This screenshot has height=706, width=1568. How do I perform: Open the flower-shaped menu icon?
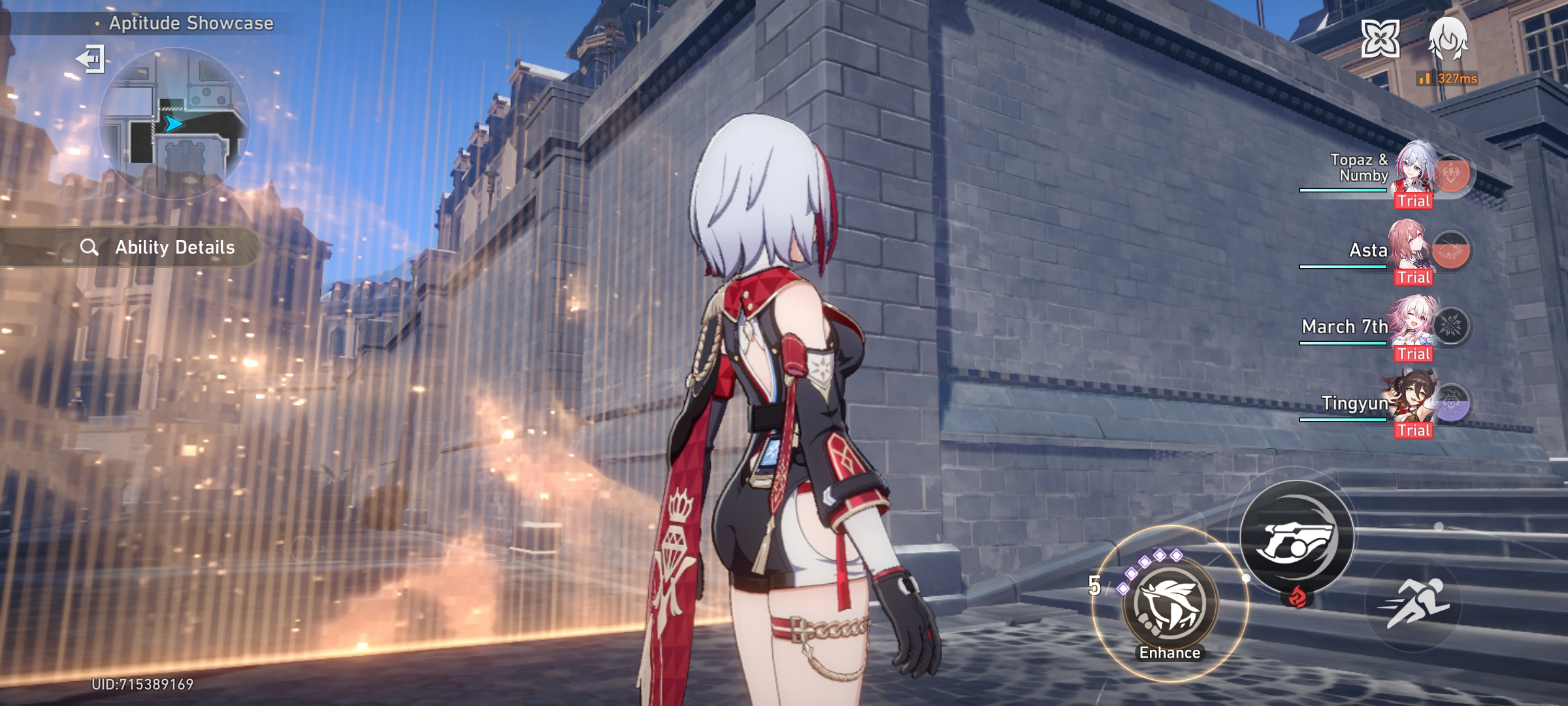coord(1380,39)
